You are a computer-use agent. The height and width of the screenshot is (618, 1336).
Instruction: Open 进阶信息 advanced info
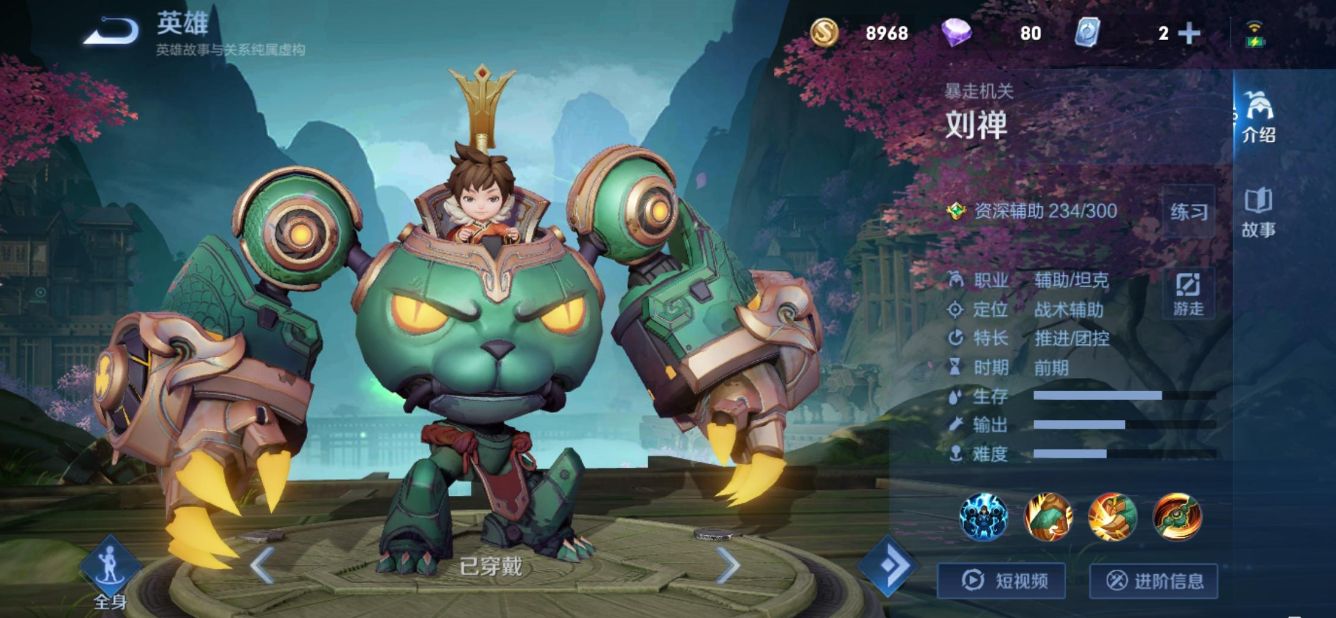1153,581
